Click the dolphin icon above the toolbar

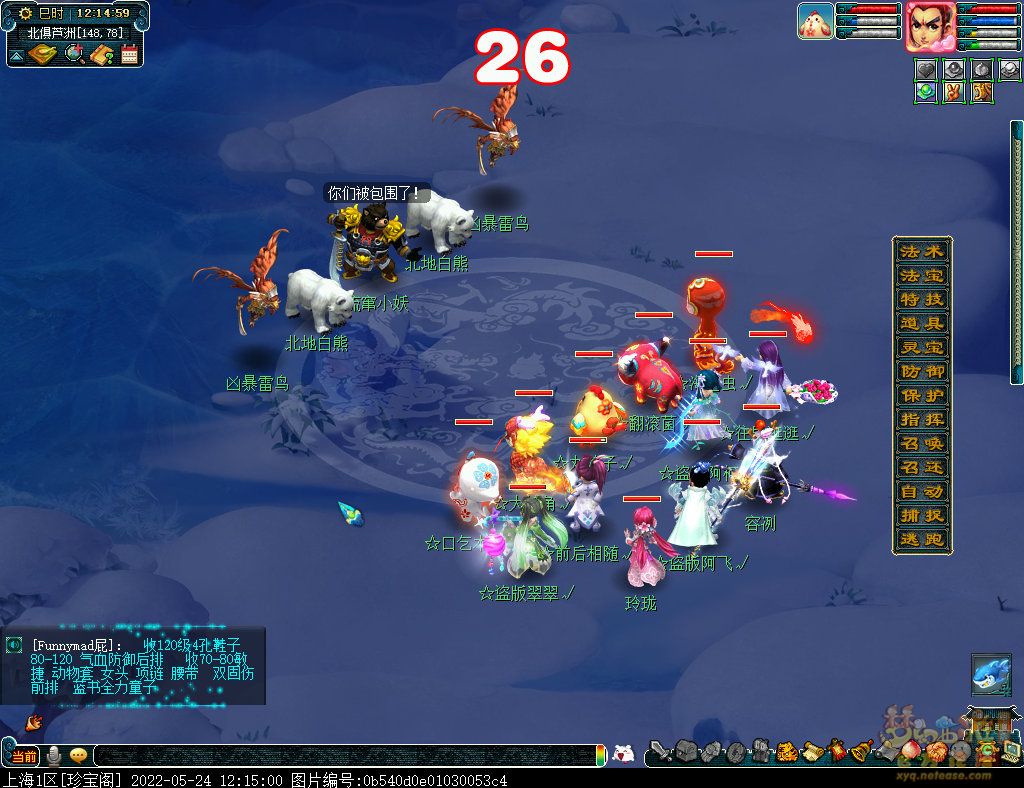[x=990, y=675]
